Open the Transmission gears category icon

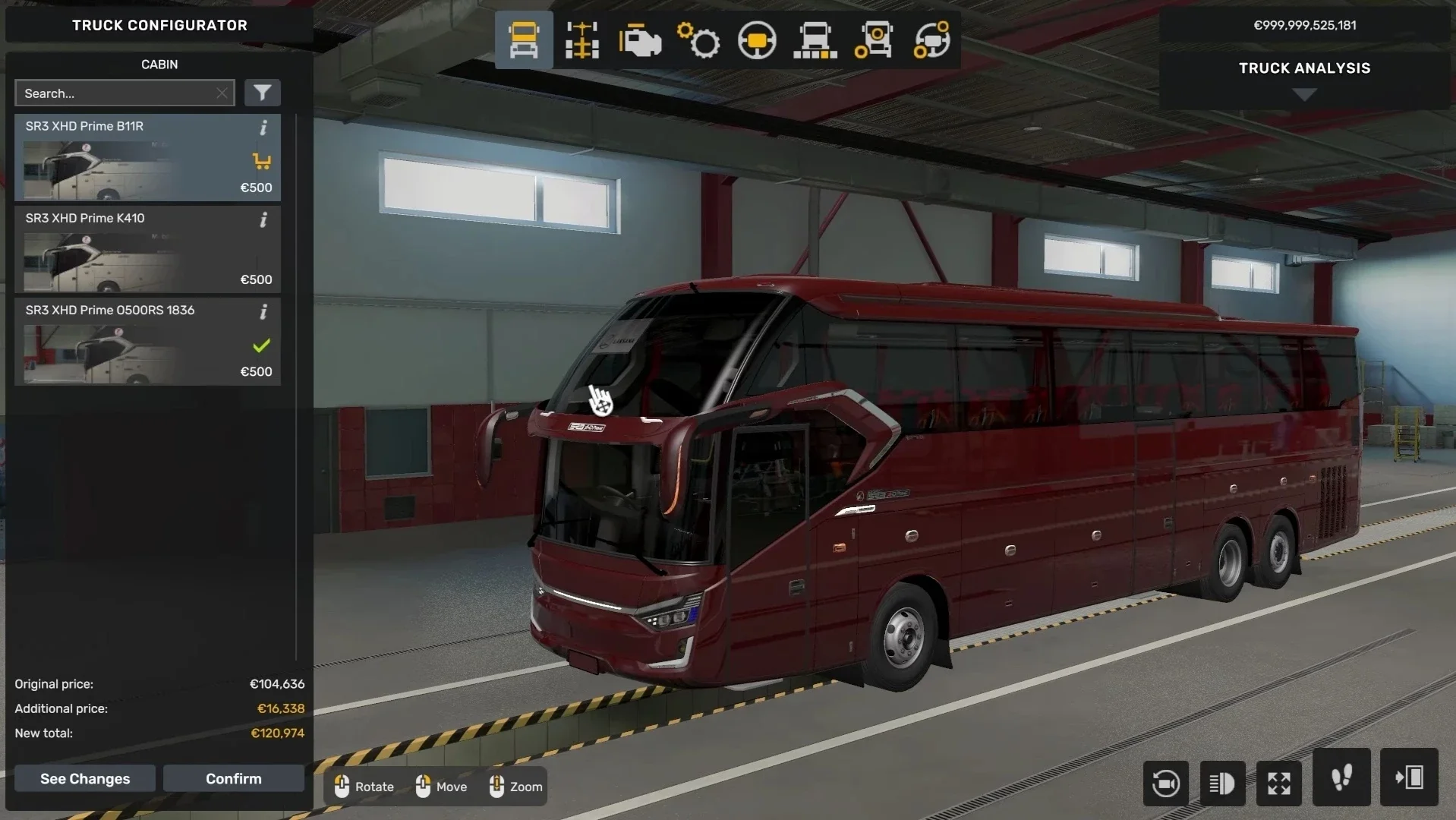click(x=698, y=39)
